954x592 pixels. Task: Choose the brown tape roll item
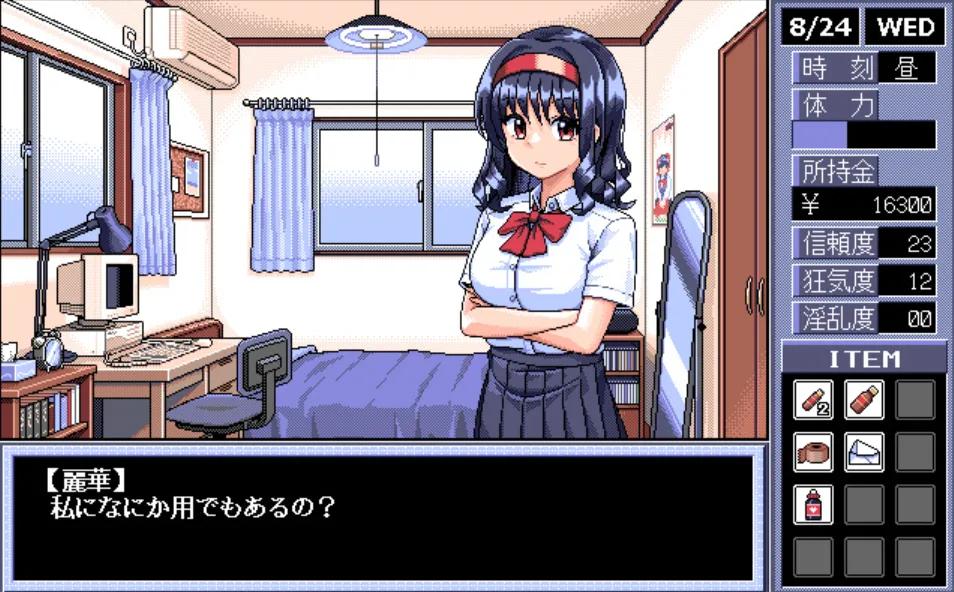click(813, 452)
